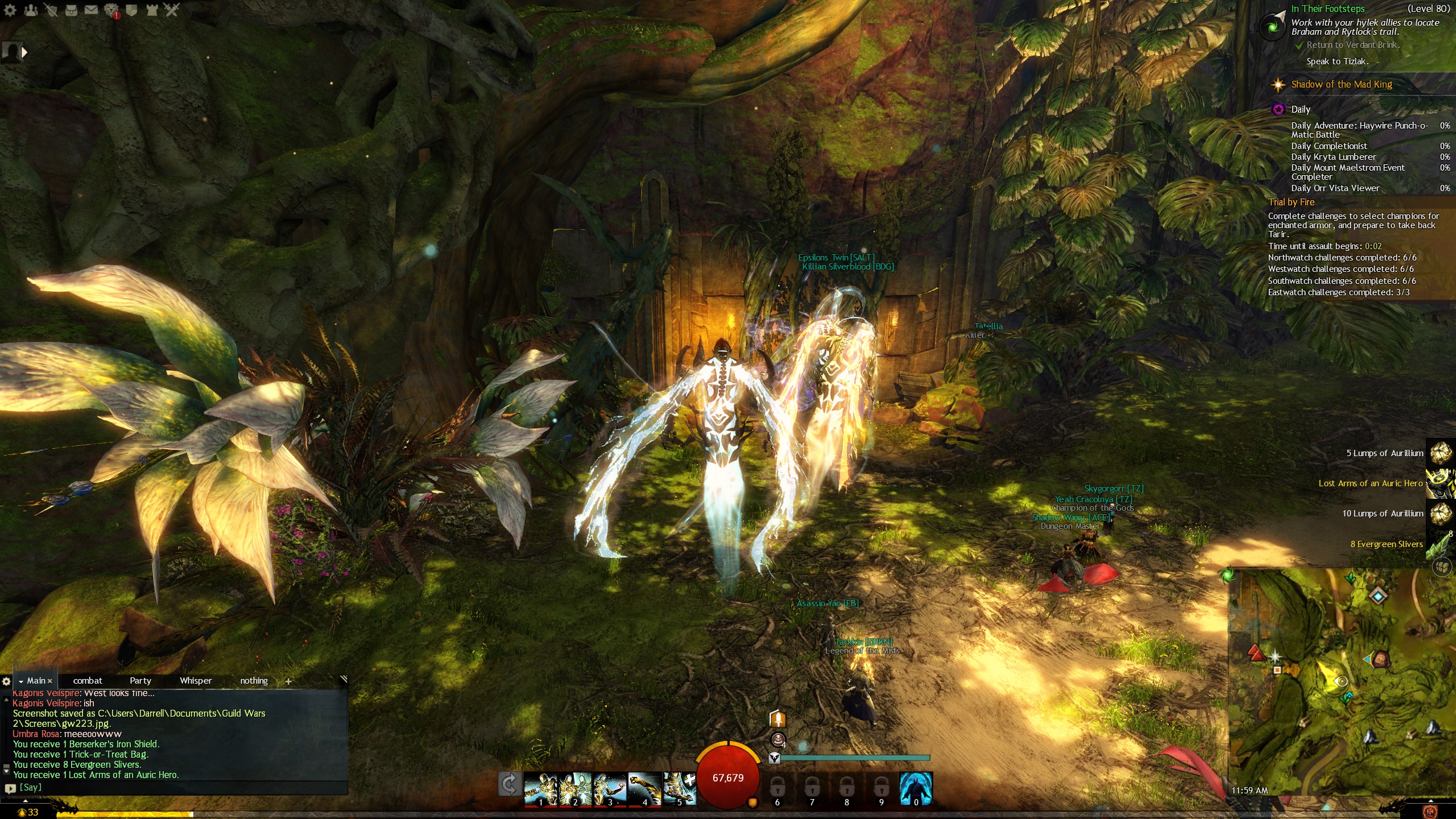
Task: Click the Say chat input field
Action: pos(171,788)
